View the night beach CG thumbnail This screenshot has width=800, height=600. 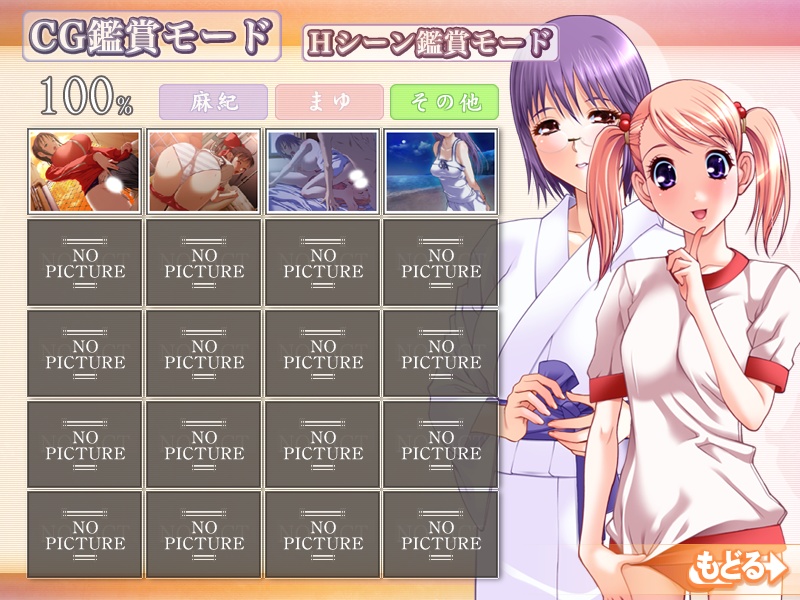point(440,171)
